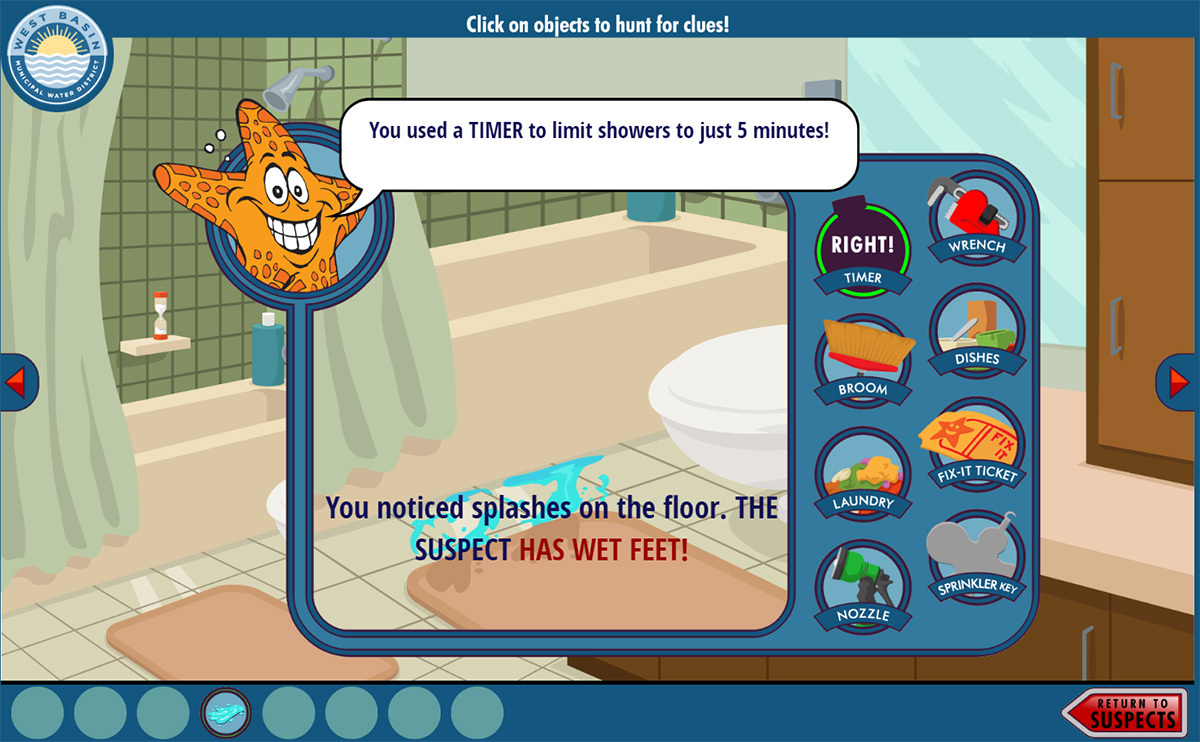The image size is (1200, 742).
Task: Select the Nozzle tool option
Action: pyautogui.click(x=863, y=587)
